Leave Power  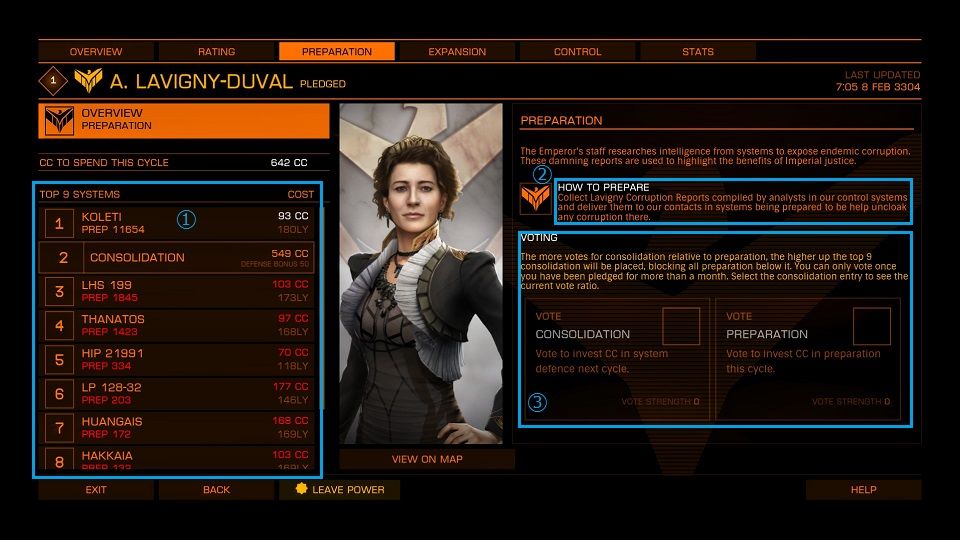point(340,490)
